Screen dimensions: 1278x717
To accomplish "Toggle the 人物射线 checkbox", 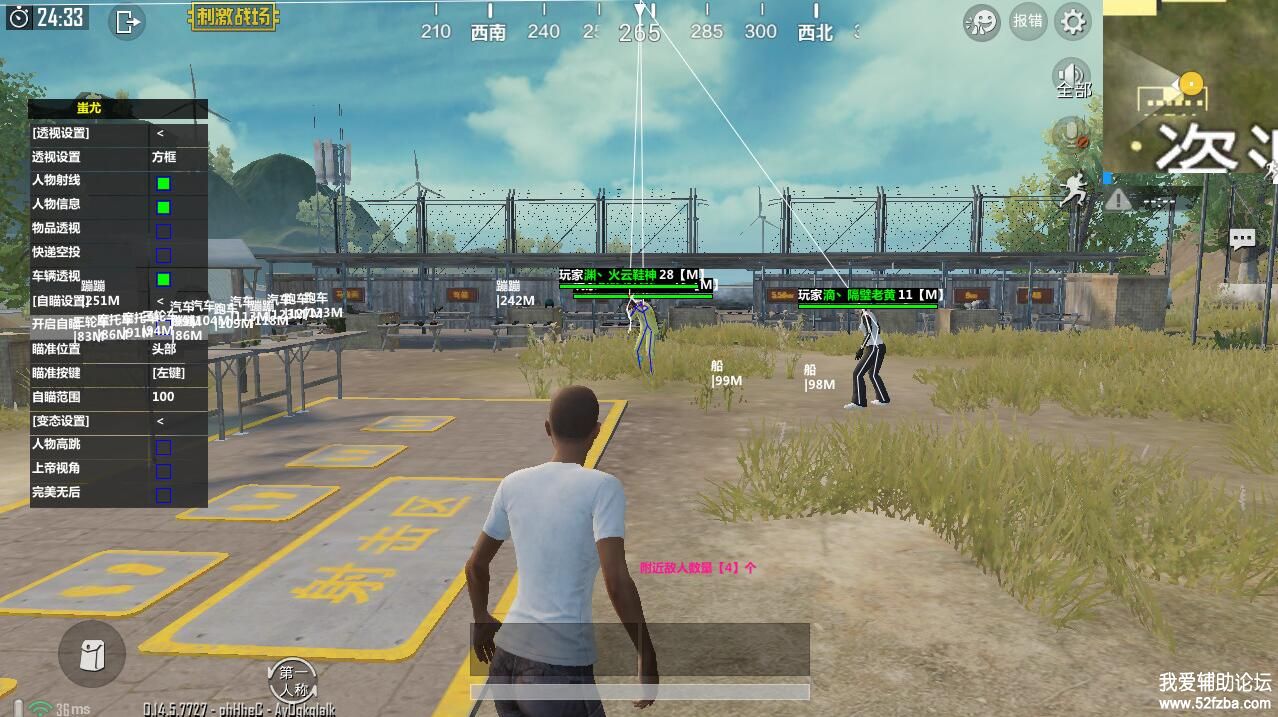I will [x=163, y=183].
